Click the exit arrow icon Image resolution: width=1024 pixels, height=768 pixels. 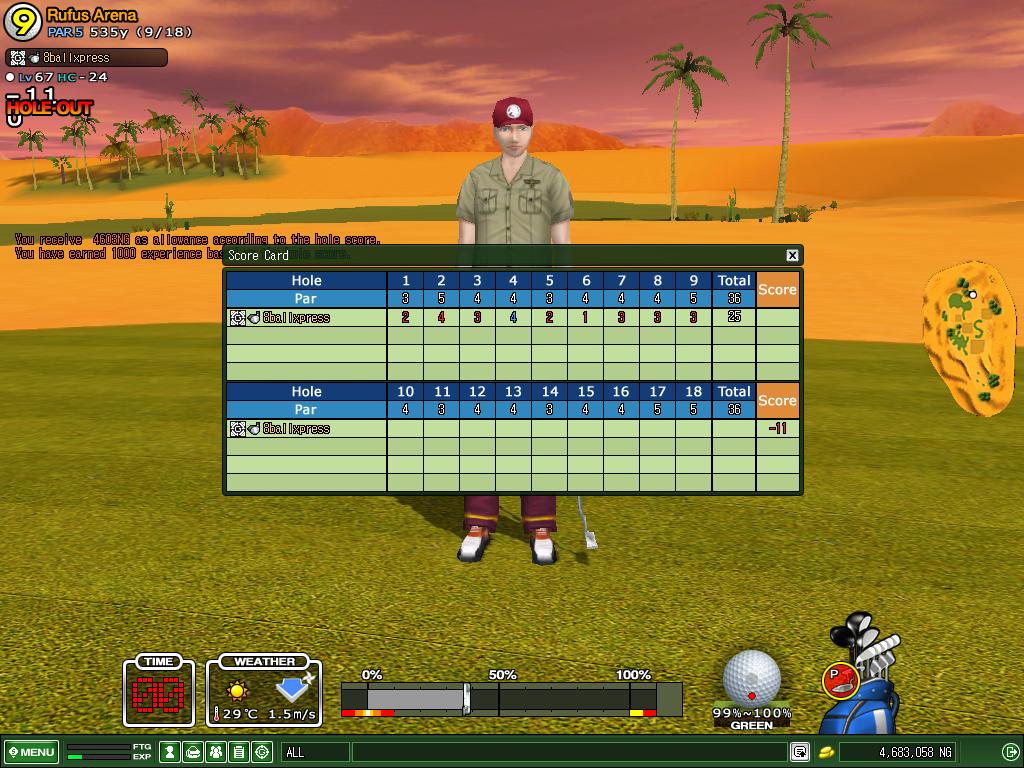(x=1010, y=752)
